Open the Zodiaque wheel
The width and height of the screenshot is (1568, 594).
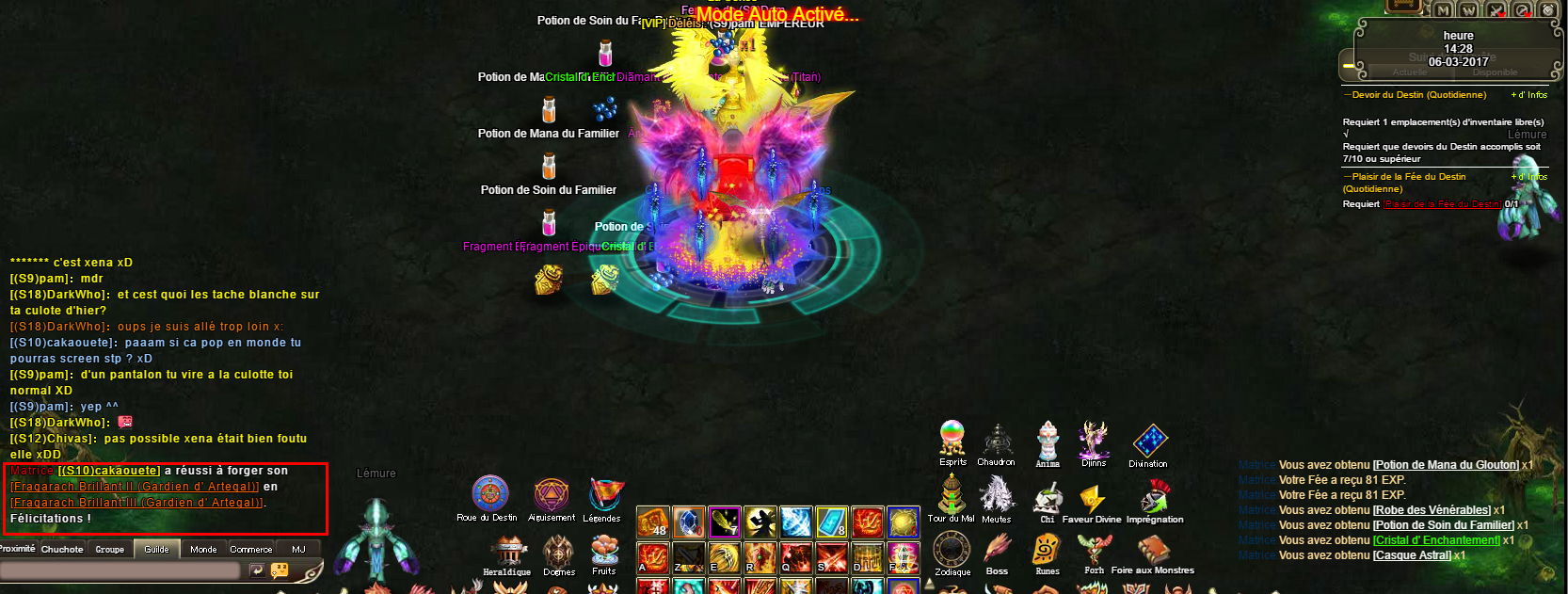952,550
